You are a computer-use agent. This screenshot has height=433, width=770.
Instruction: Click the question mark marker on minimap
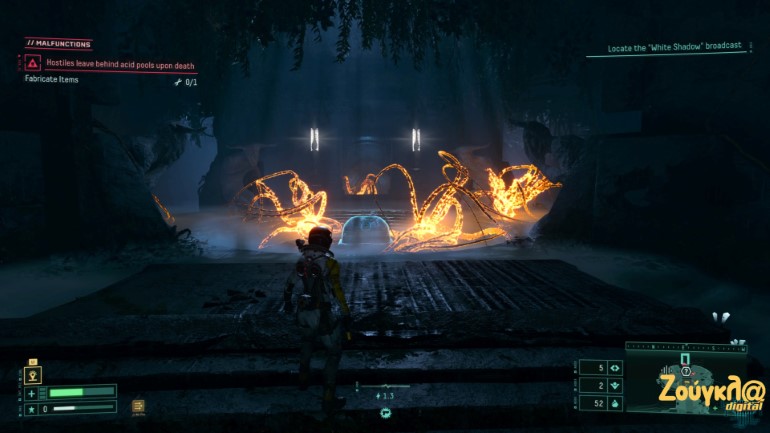(686, 371)
